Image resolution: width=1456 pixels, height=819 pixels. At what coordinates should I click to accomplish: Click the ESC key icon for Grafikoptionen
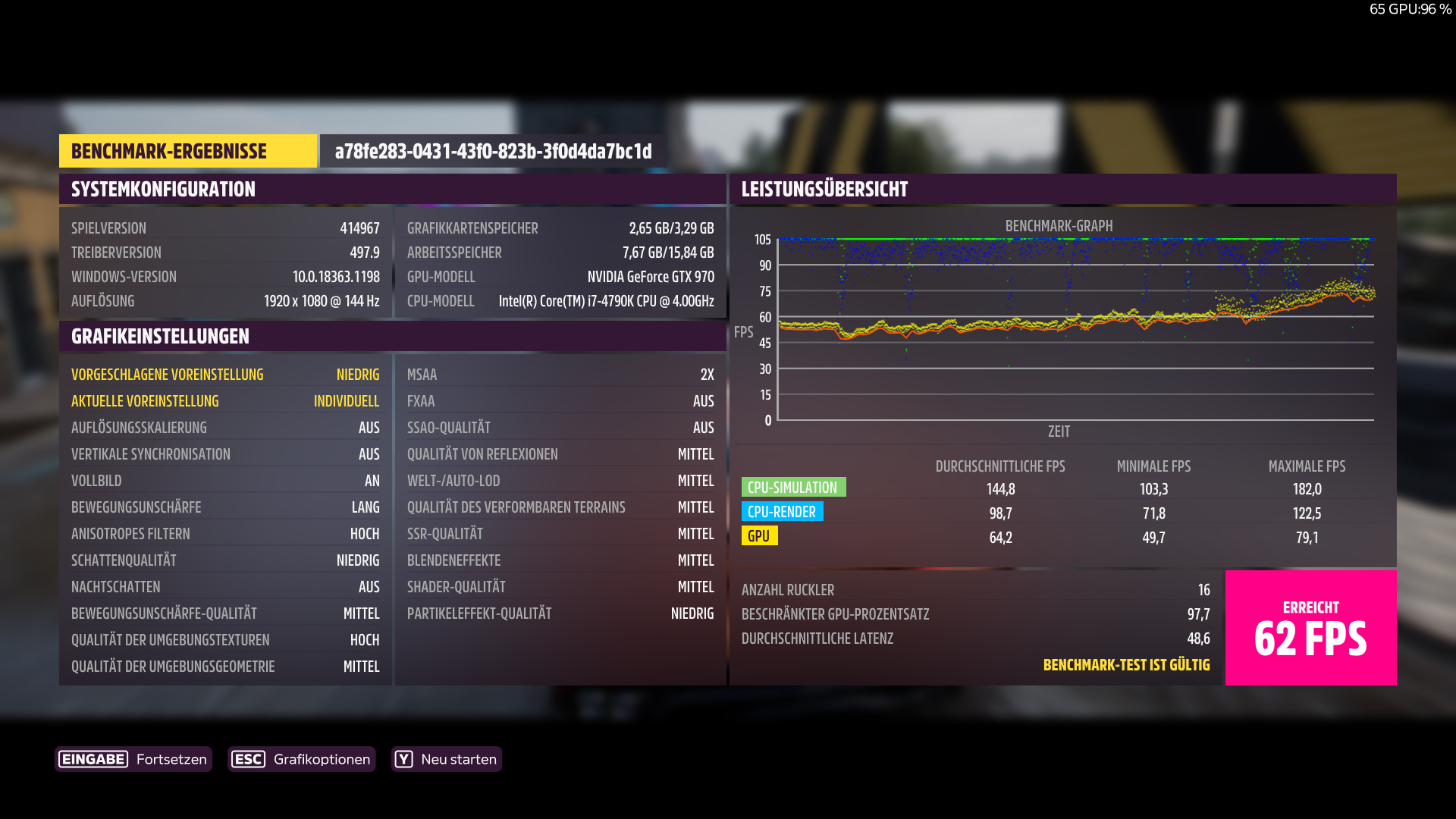249,758
